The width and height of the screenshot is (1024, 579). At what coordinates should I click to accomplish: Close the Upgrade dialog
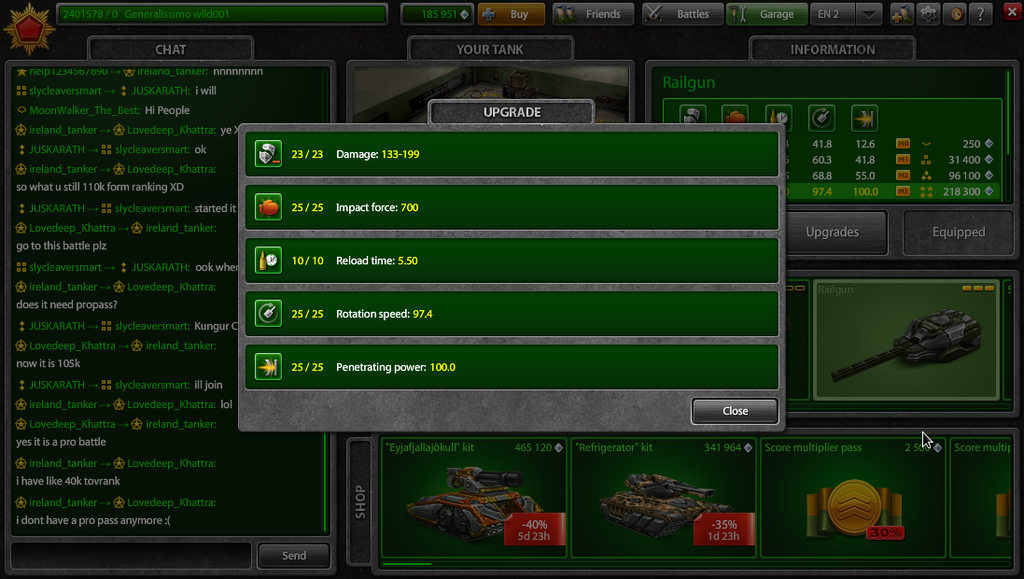click(x=734, y=411)
